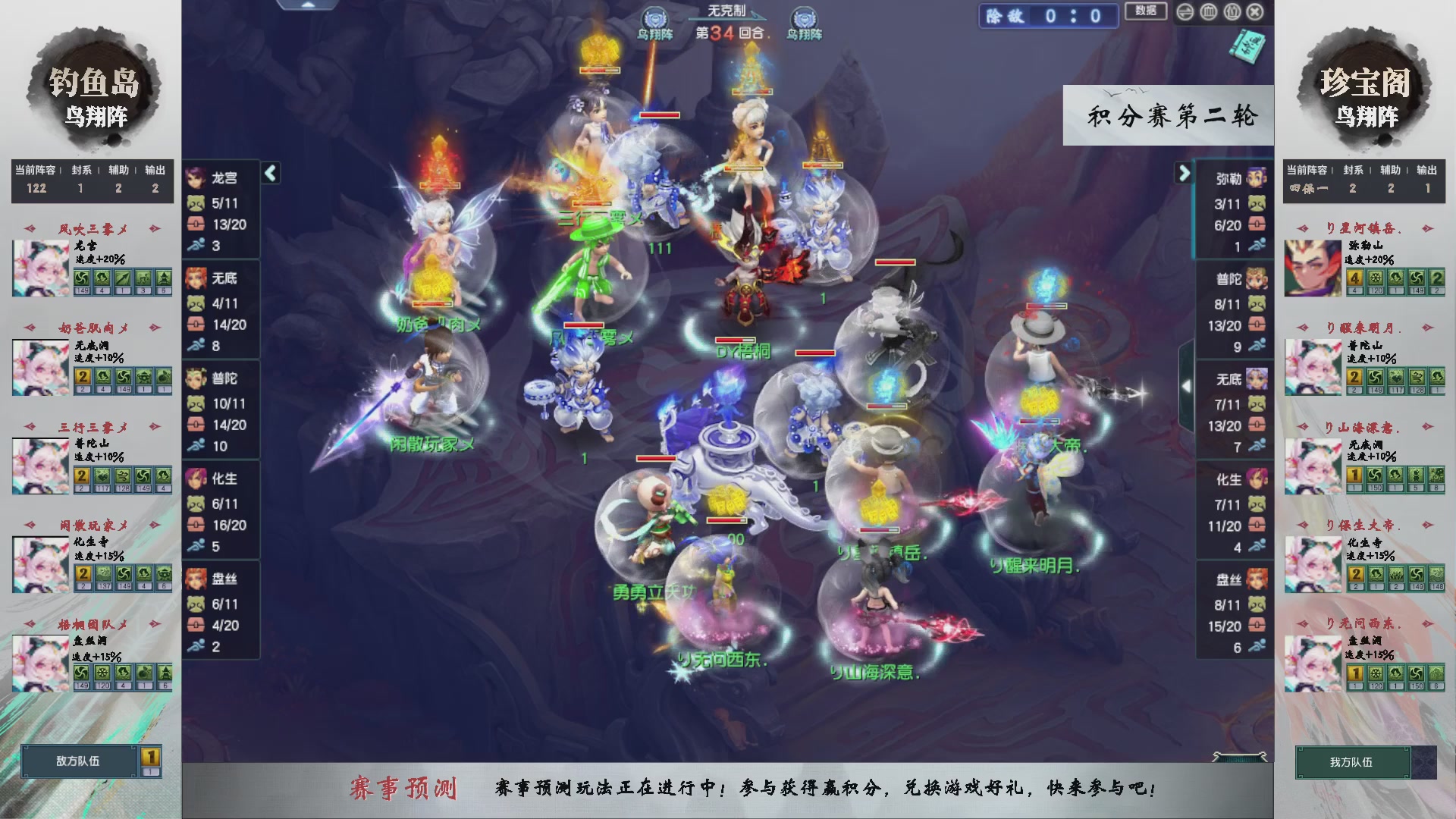Open the spectator list circle icon at top-right
This screenshot has height=819, width=1456.
click(1232, 12)
